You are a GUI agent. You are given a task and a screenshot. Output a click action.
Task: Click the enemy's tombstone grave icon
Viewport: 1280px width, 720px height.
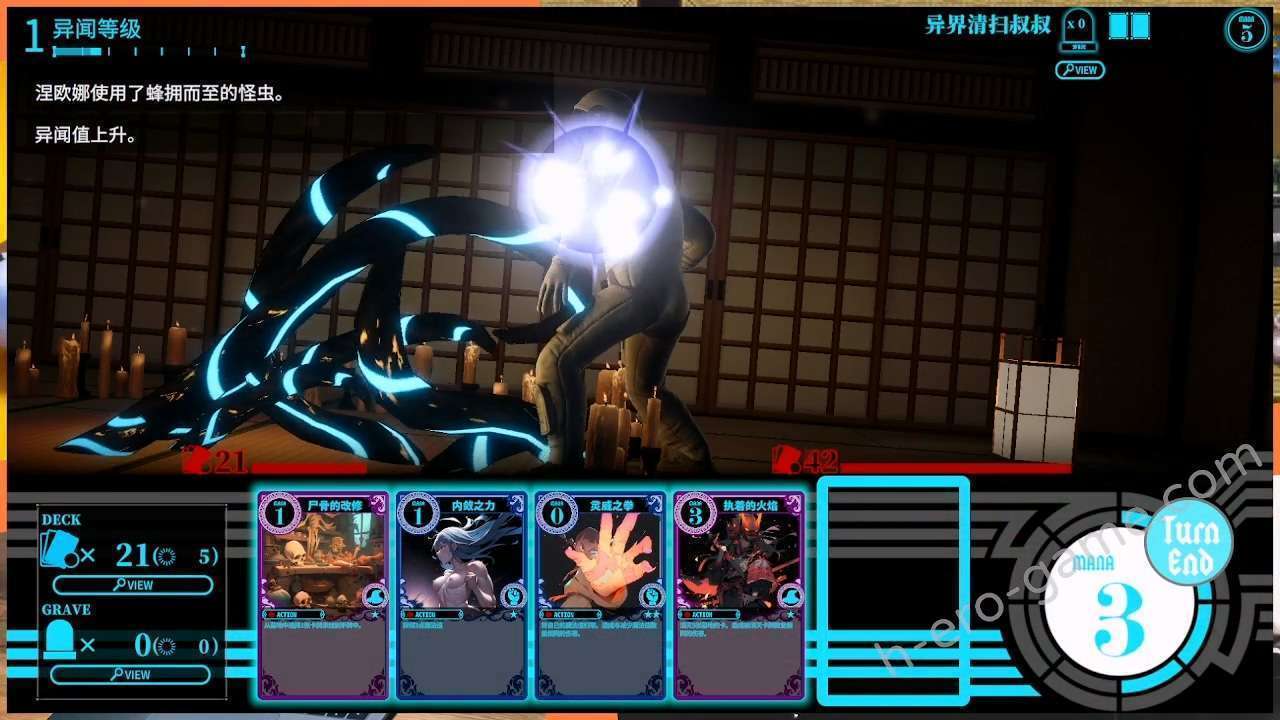1077,28
